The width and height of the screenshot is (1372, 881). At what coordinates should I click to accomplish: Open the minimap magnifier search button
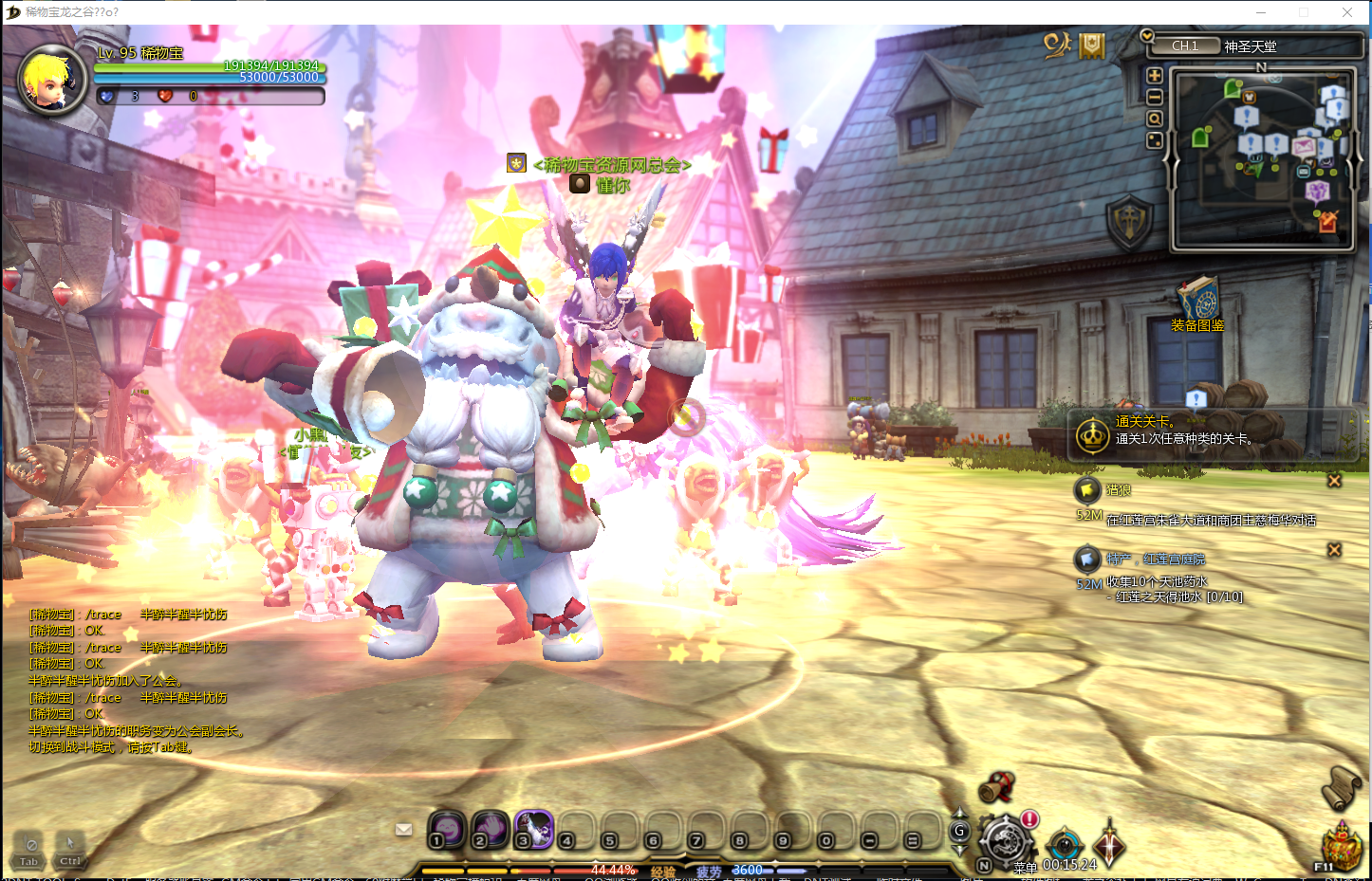1155,119
